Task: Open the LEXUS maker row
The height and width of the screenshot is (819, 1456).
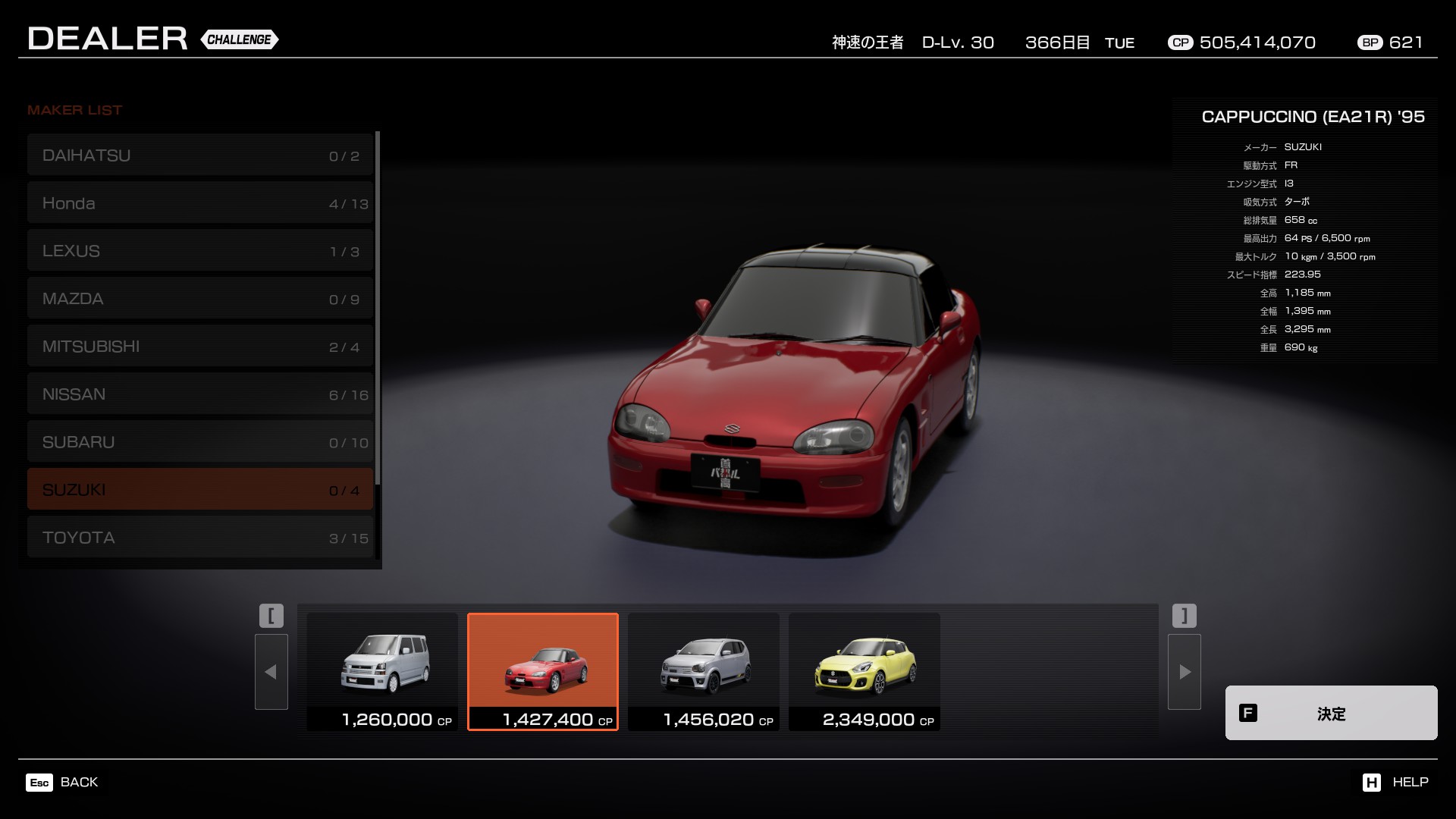Action: click(x=200, y=251)
